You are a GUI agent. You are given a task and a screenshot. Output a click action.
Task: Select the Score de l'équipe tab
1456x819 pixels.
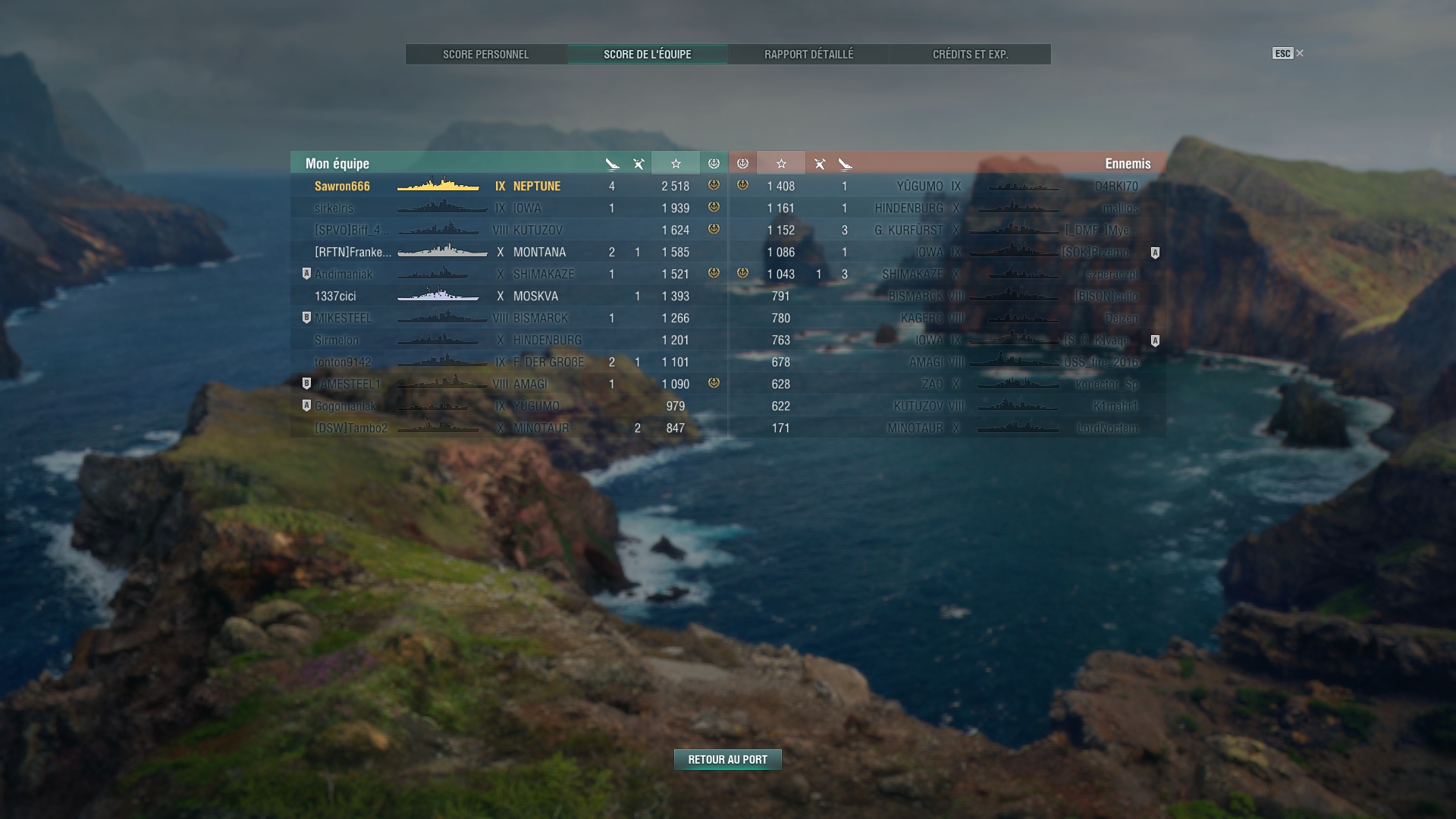tap(647, 55)
